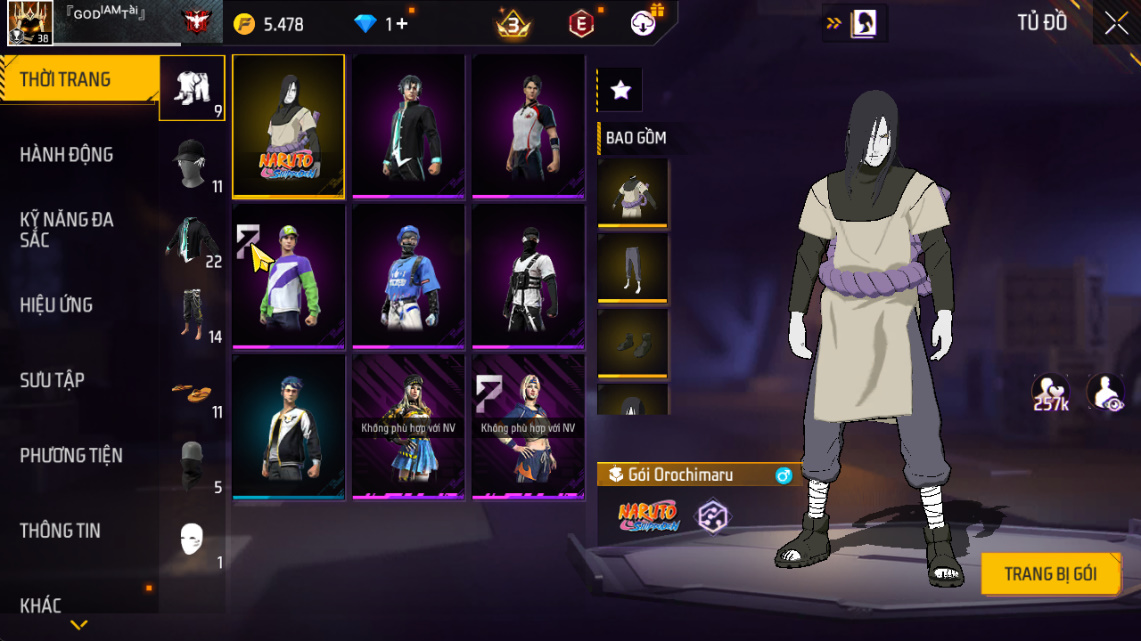Switch to the Hành Động tab
Screen dimensions: 1141x641
[x=66, y=155]
